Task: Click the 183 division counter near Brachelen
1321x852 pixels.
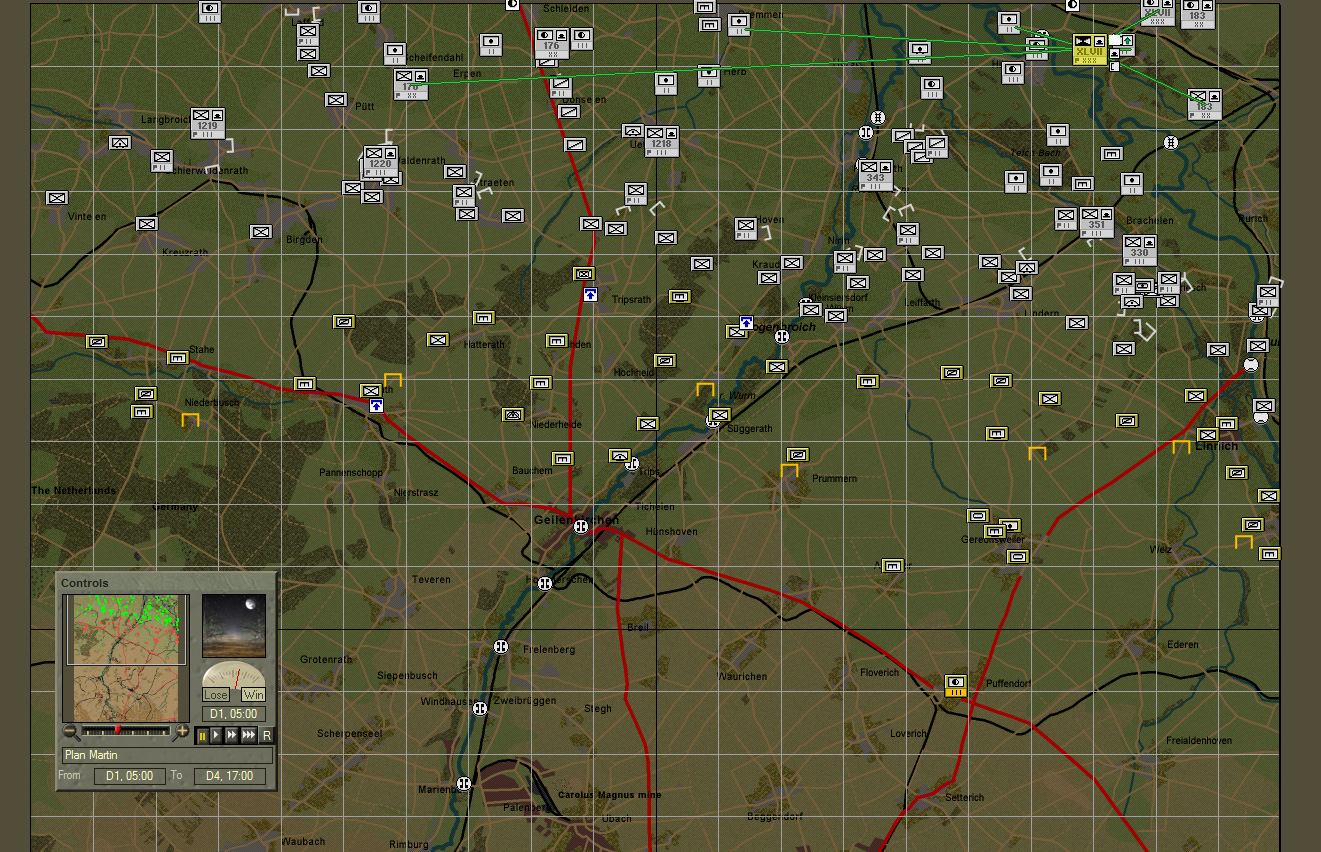Action: tap(1203, 103)
